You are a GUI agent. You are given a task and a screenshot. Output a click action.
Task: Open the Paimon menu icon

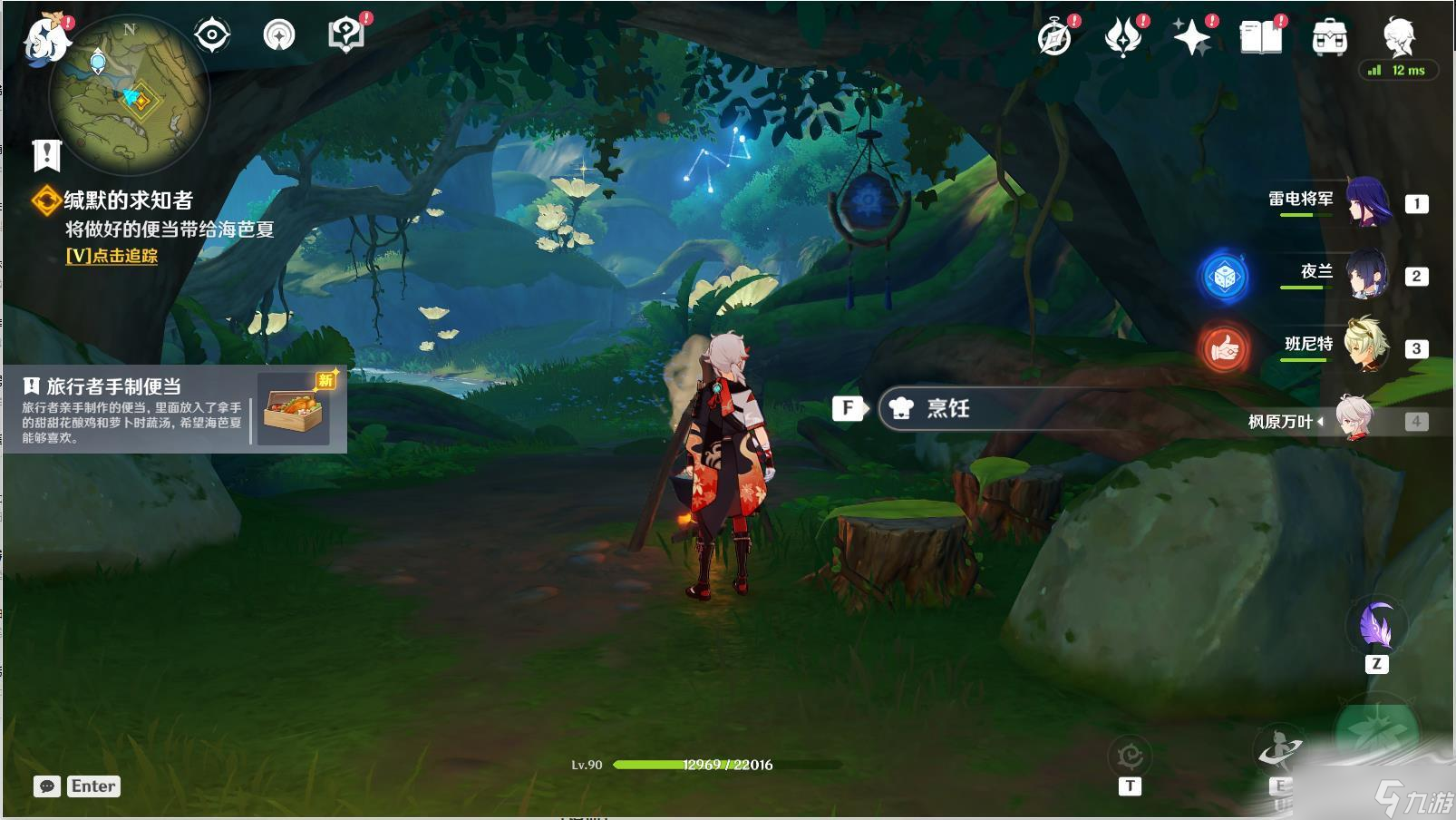(45, 38)
